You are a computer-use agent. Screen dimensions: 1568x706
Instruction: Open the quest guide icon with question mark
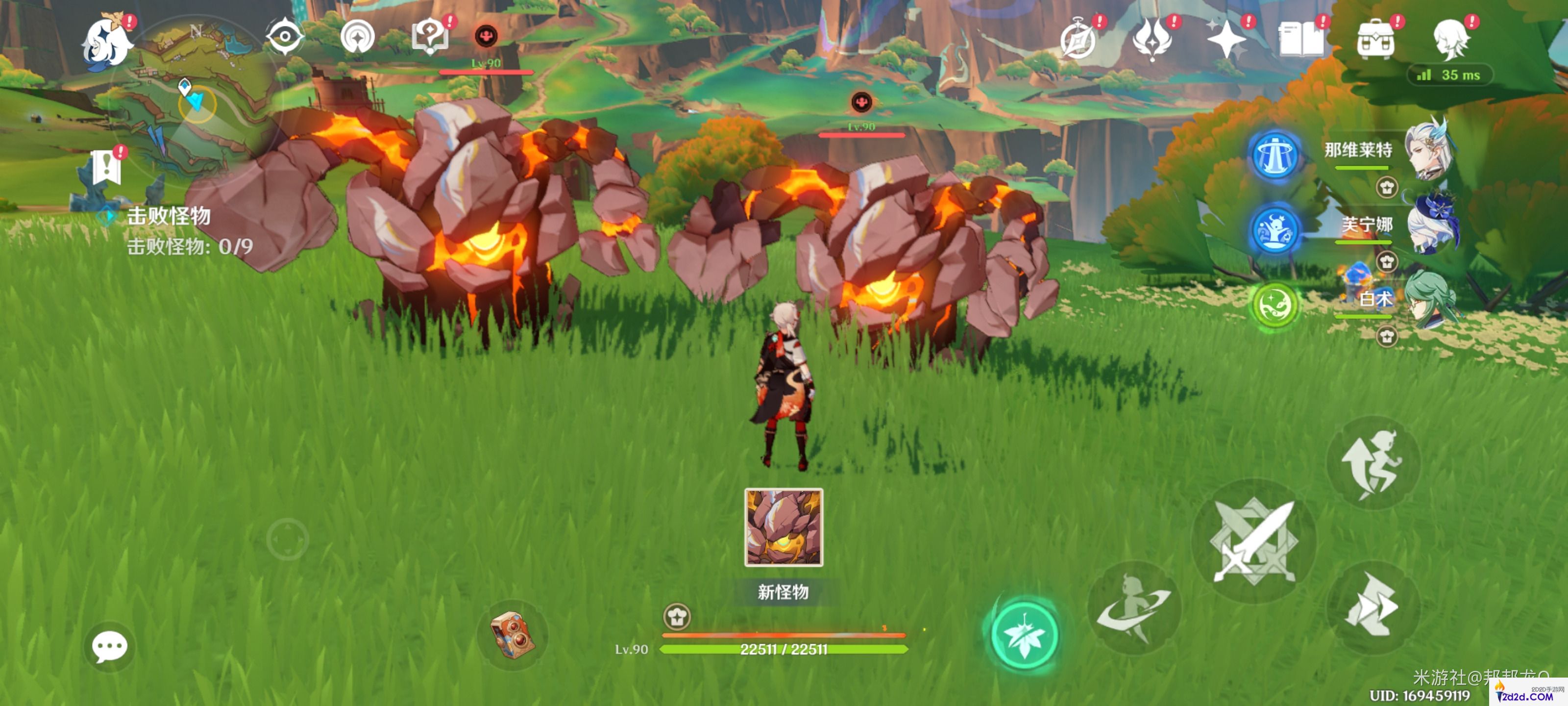(430, 37)
